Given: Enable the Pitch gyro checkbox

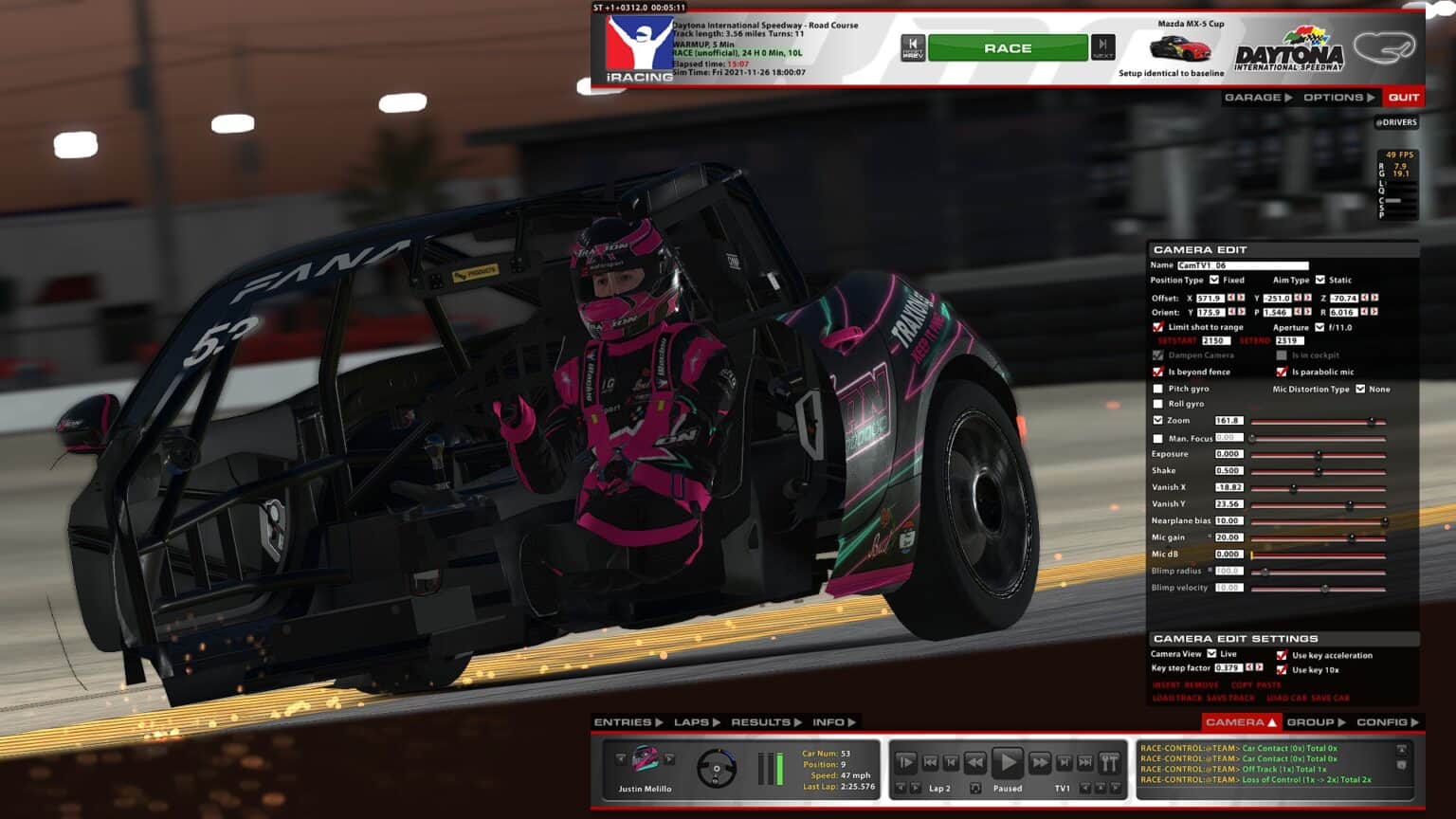Looking at the screenshot, I should pos(1157,389).
